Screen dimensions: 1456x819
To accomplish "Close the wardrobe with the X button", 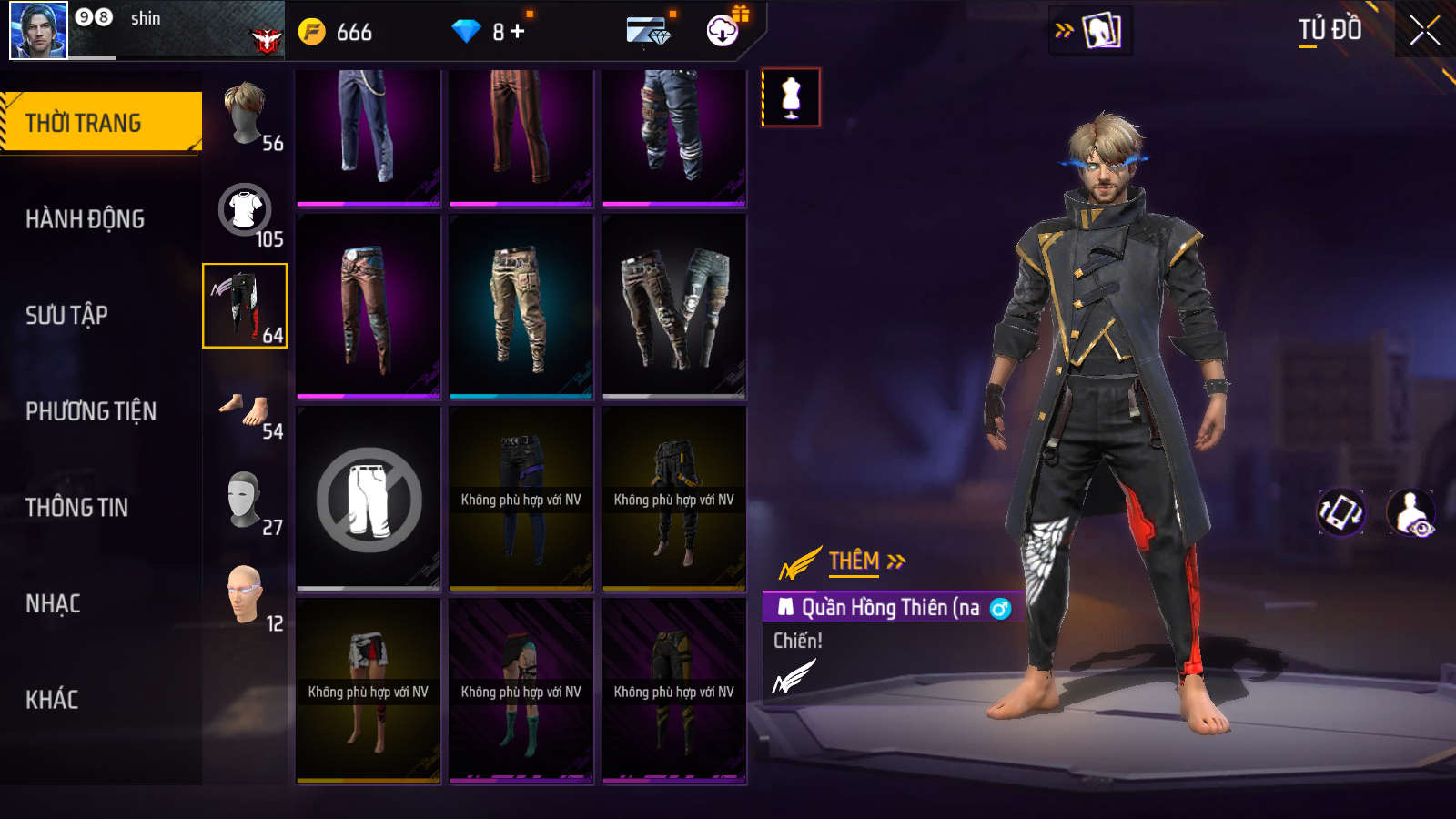I will 1424,31.
